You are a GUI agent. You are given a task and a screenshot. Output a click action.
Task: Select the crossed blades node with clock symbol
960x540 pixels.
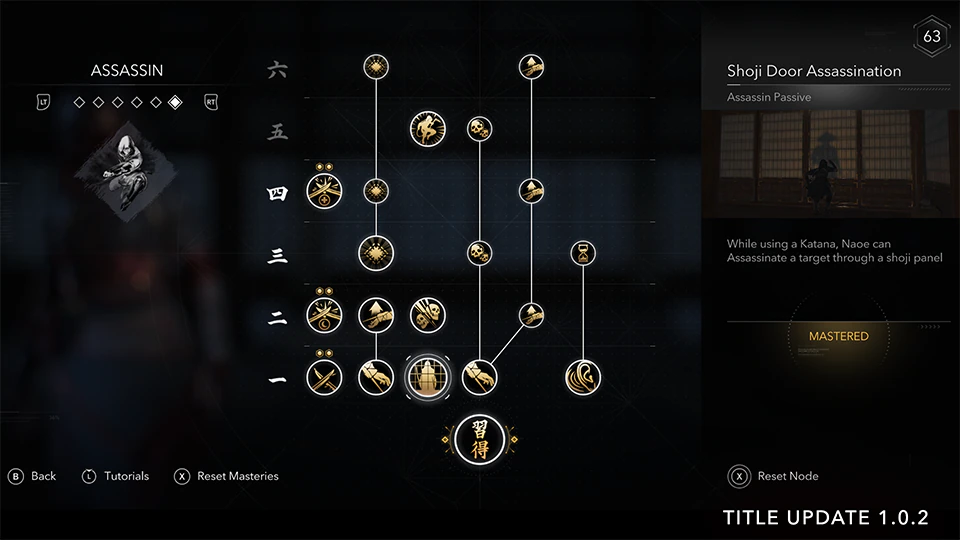325,314
